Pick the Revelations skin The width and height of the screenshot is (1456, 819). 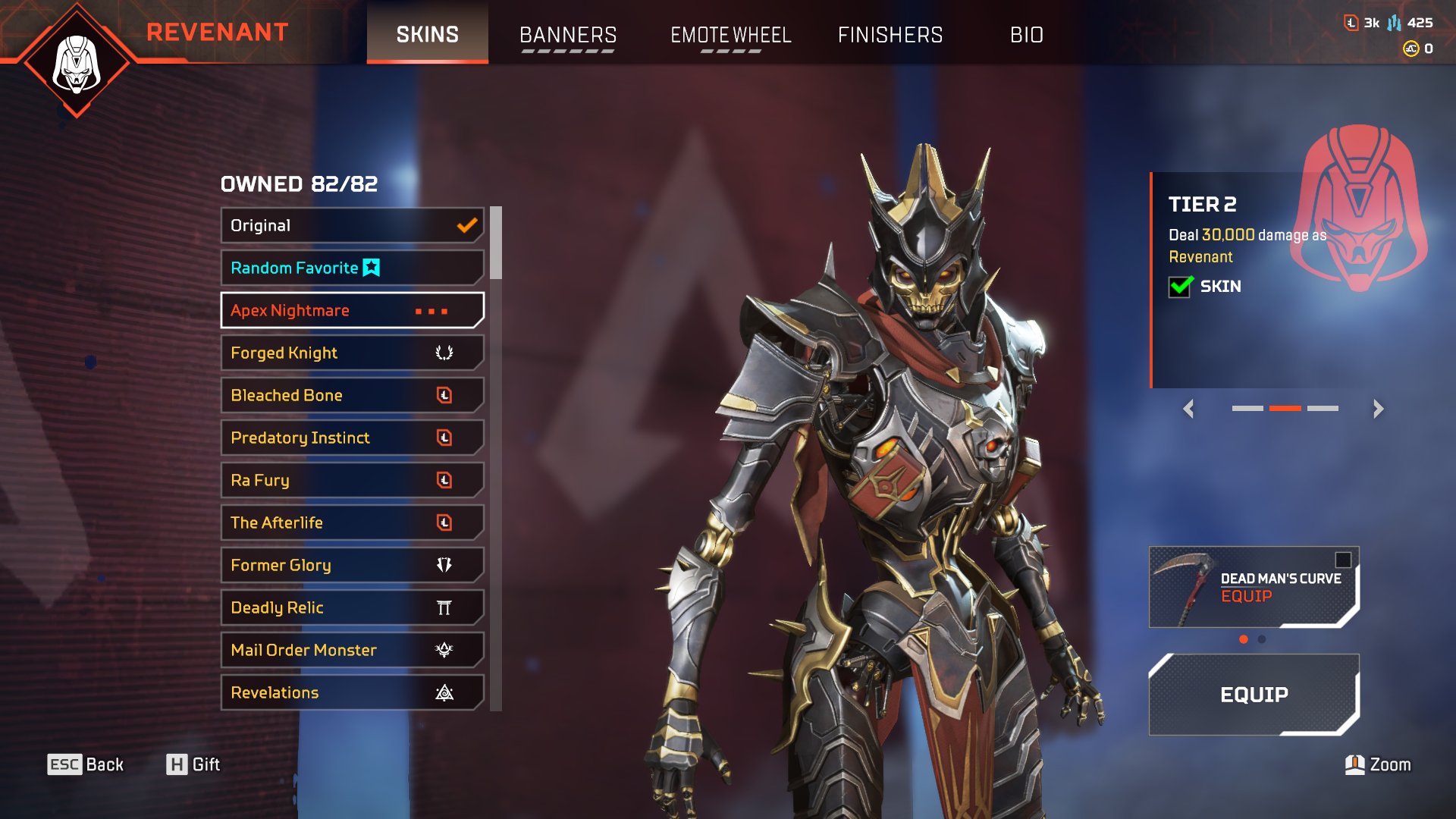(x=352, y=692)
